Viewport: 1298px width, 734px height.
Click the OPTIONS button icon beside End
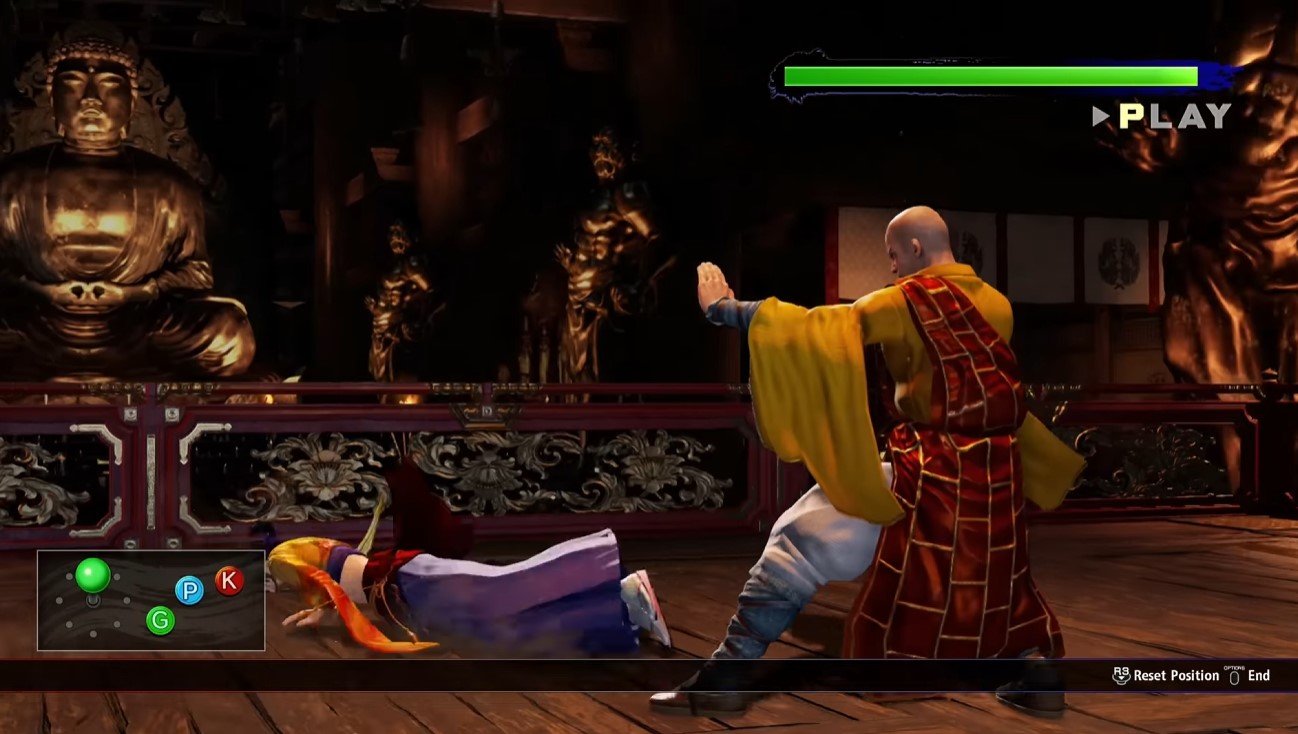click(x=1234, y=676)
